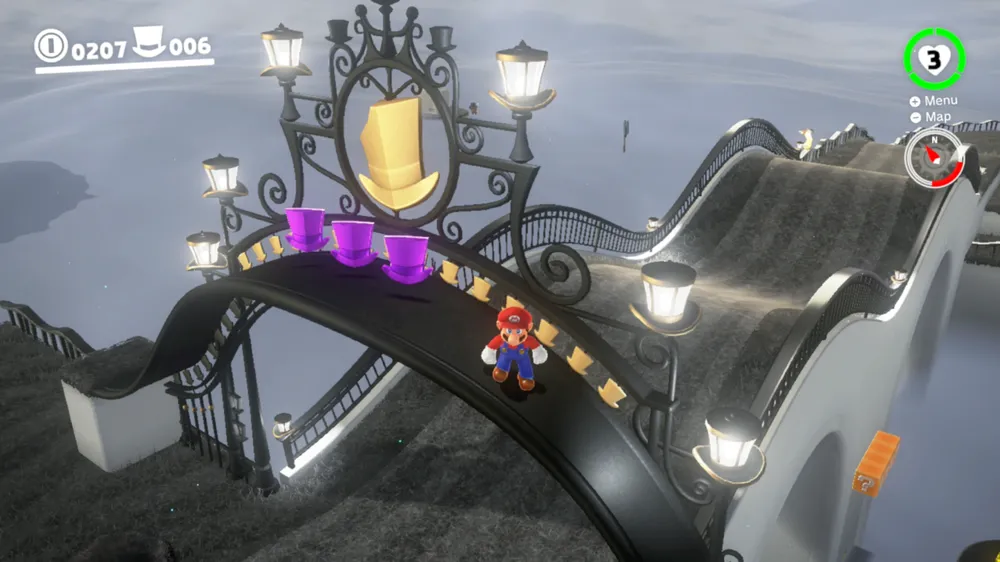This screenshot has width=1000, height=562.
Task: Open the Menu label under the health gauge
Action: pyautogui.click(x=935, y=100)
